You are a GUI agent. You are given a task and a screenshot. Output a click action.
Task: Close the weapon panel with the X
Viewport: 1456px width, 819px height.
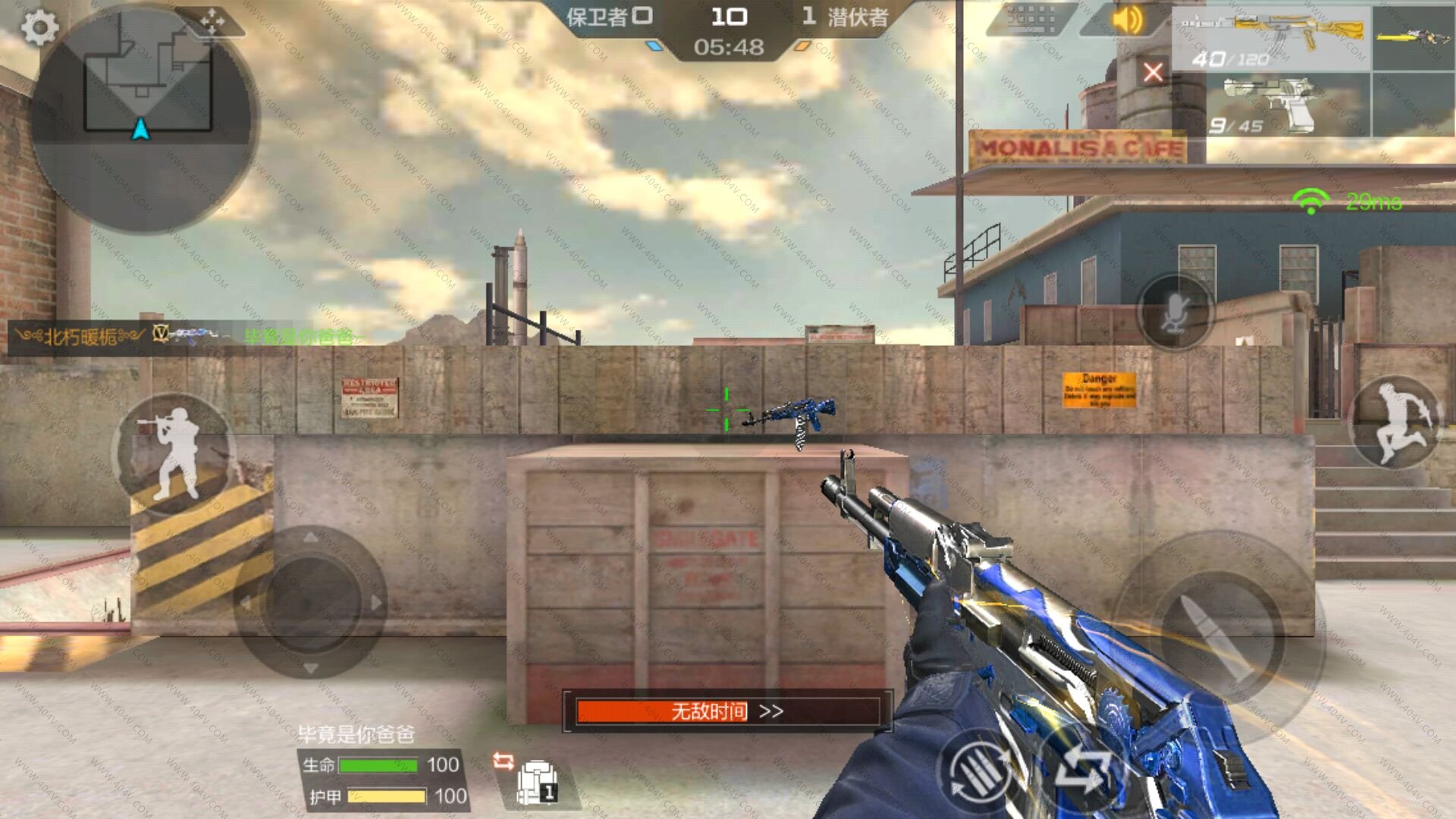click(1153, 72)
